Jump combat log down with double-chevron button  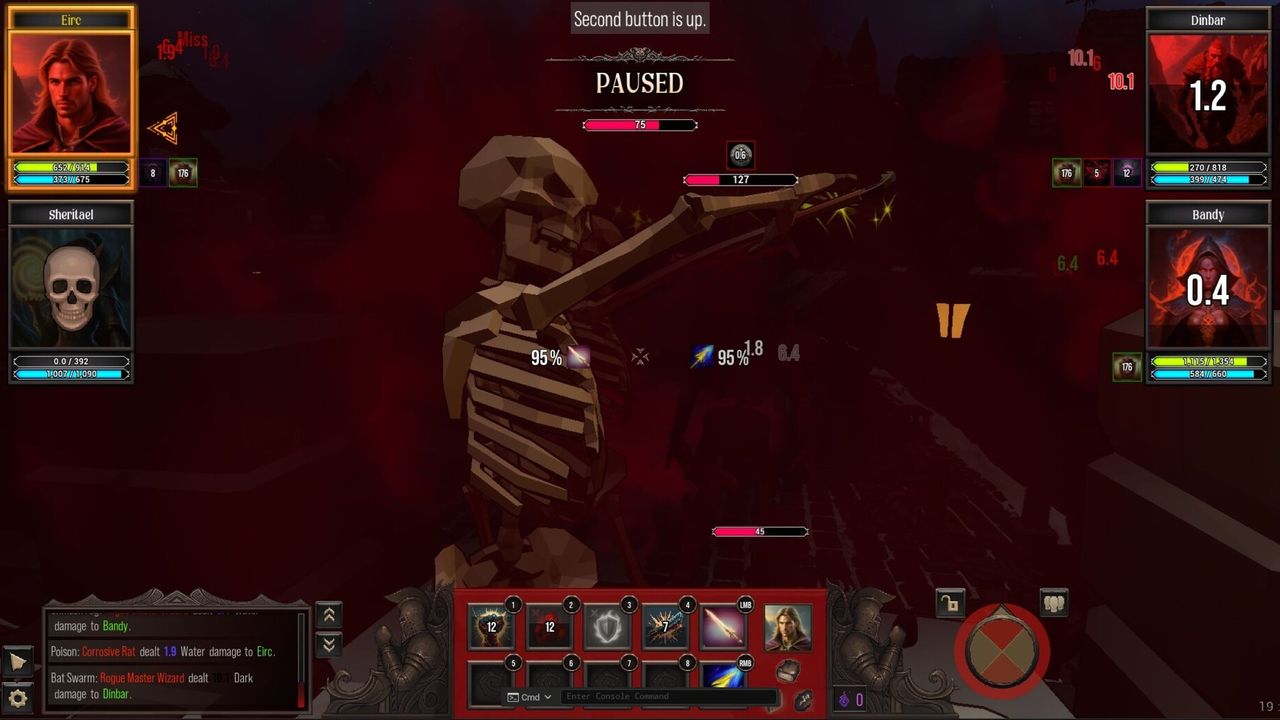point(329,645)
